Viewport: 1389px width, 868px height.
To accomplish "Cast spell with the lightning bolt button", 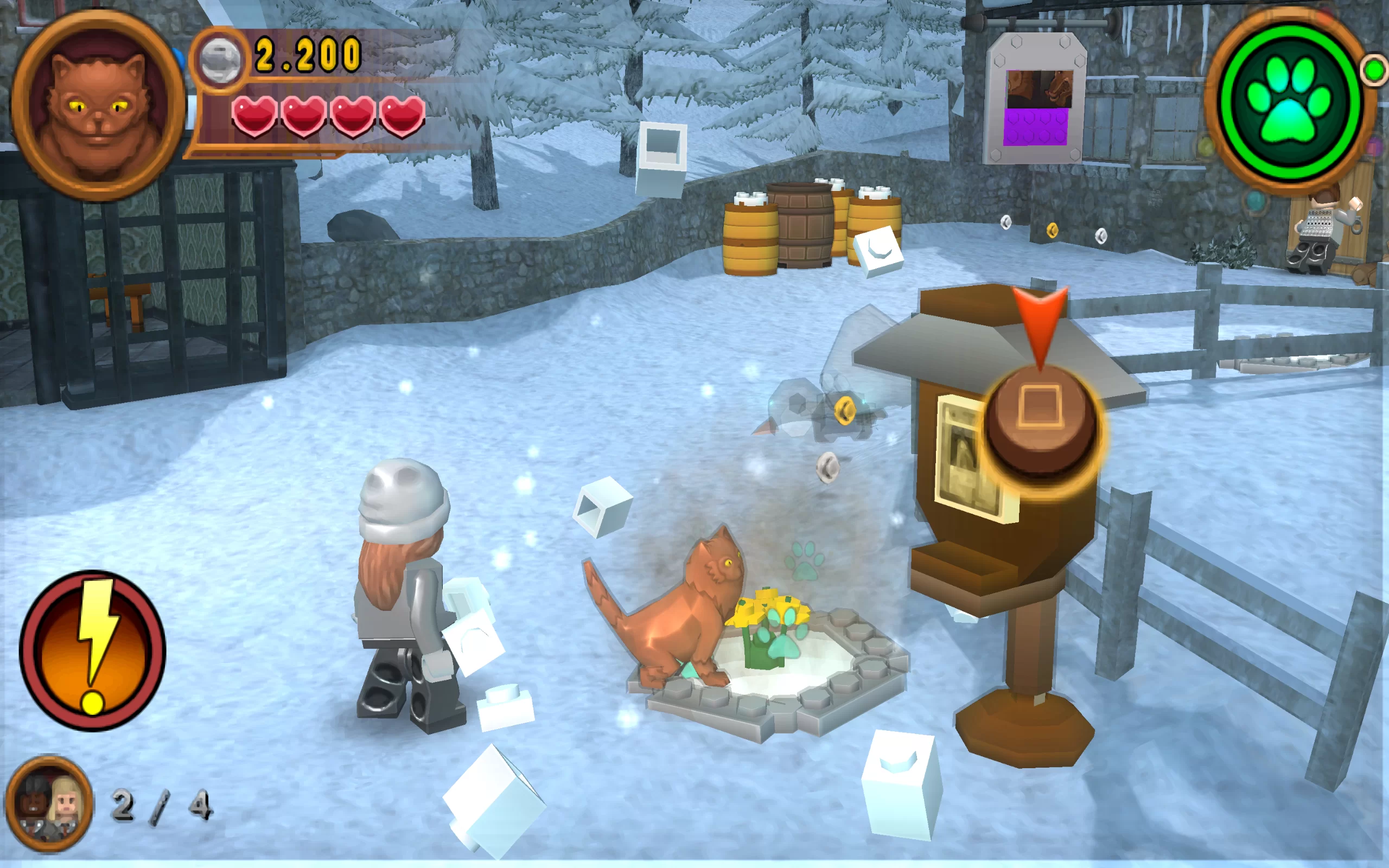I will (92, 650).
